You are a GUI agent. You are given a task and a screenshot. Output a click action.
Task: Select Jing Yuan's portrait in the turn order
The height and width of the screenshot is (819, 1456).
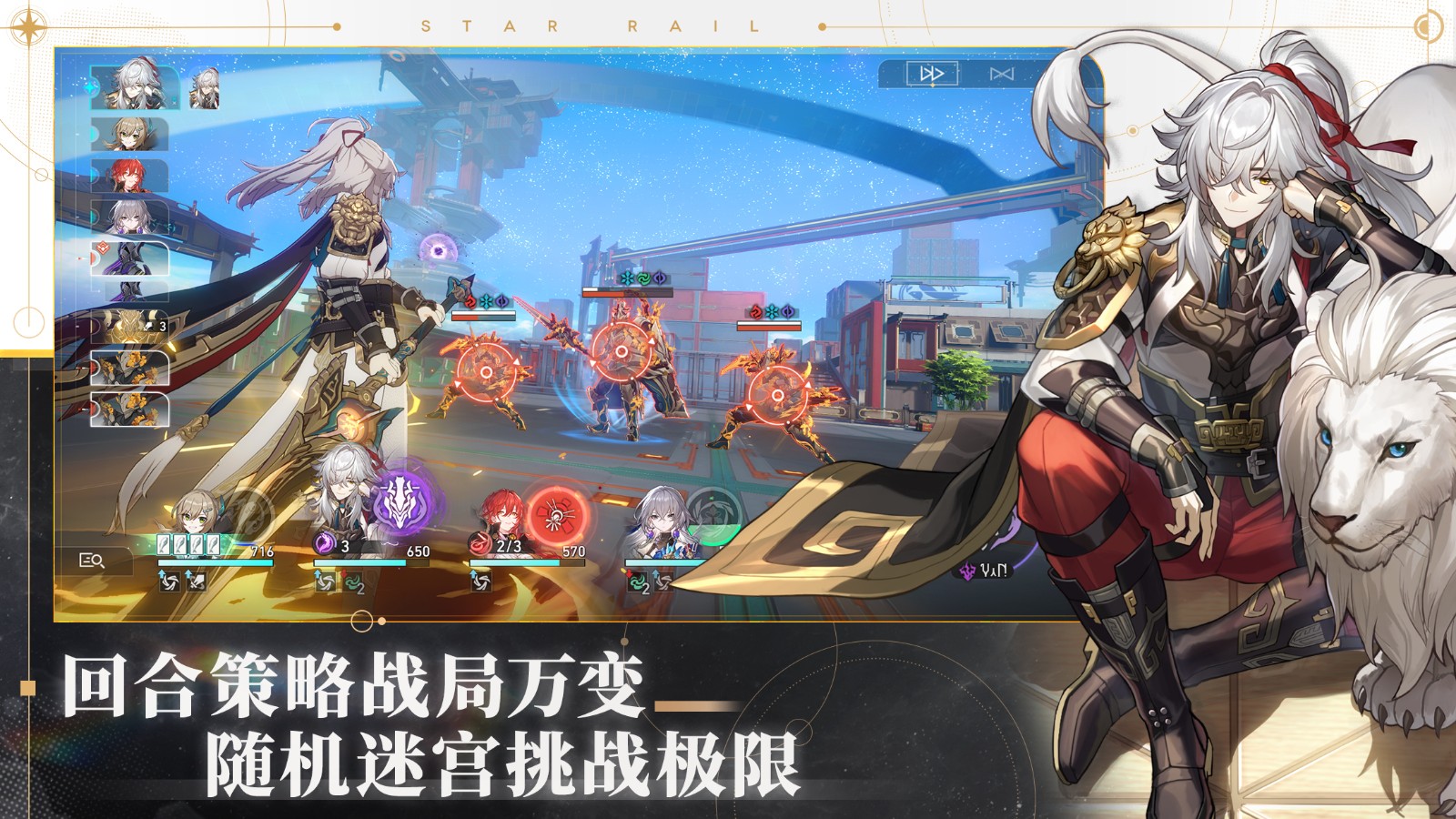[133, 86]
